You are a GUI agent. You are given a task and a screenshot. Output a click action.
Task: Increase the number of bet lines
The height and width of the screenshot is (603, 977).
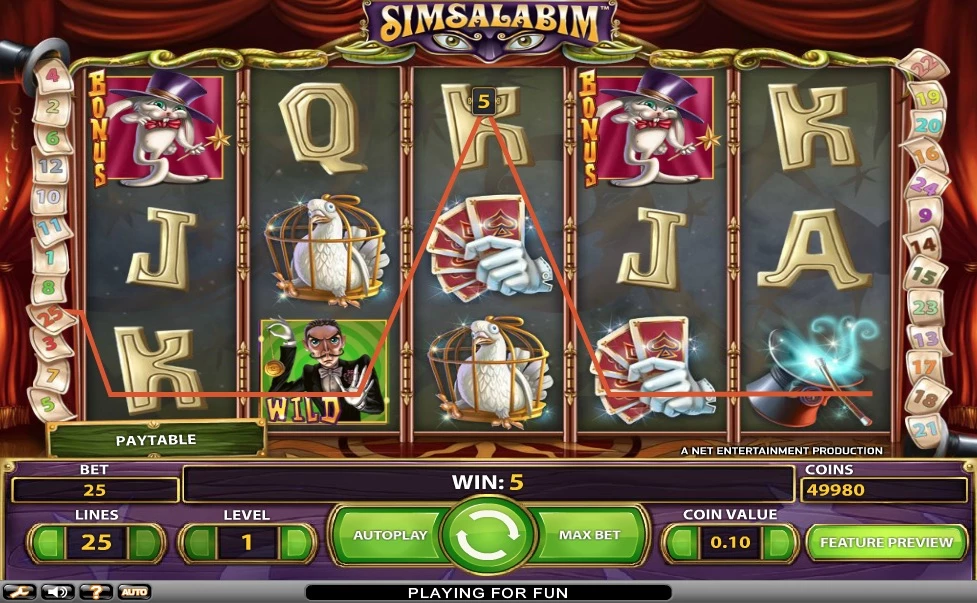[146, 543]
